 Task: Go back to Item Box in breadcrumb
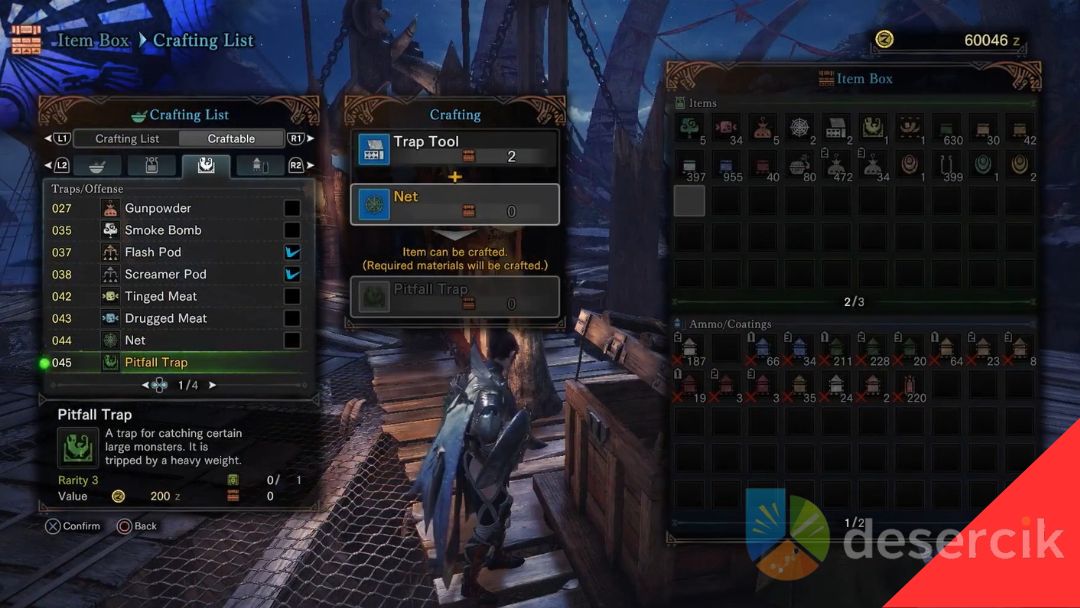click(94, 41)
